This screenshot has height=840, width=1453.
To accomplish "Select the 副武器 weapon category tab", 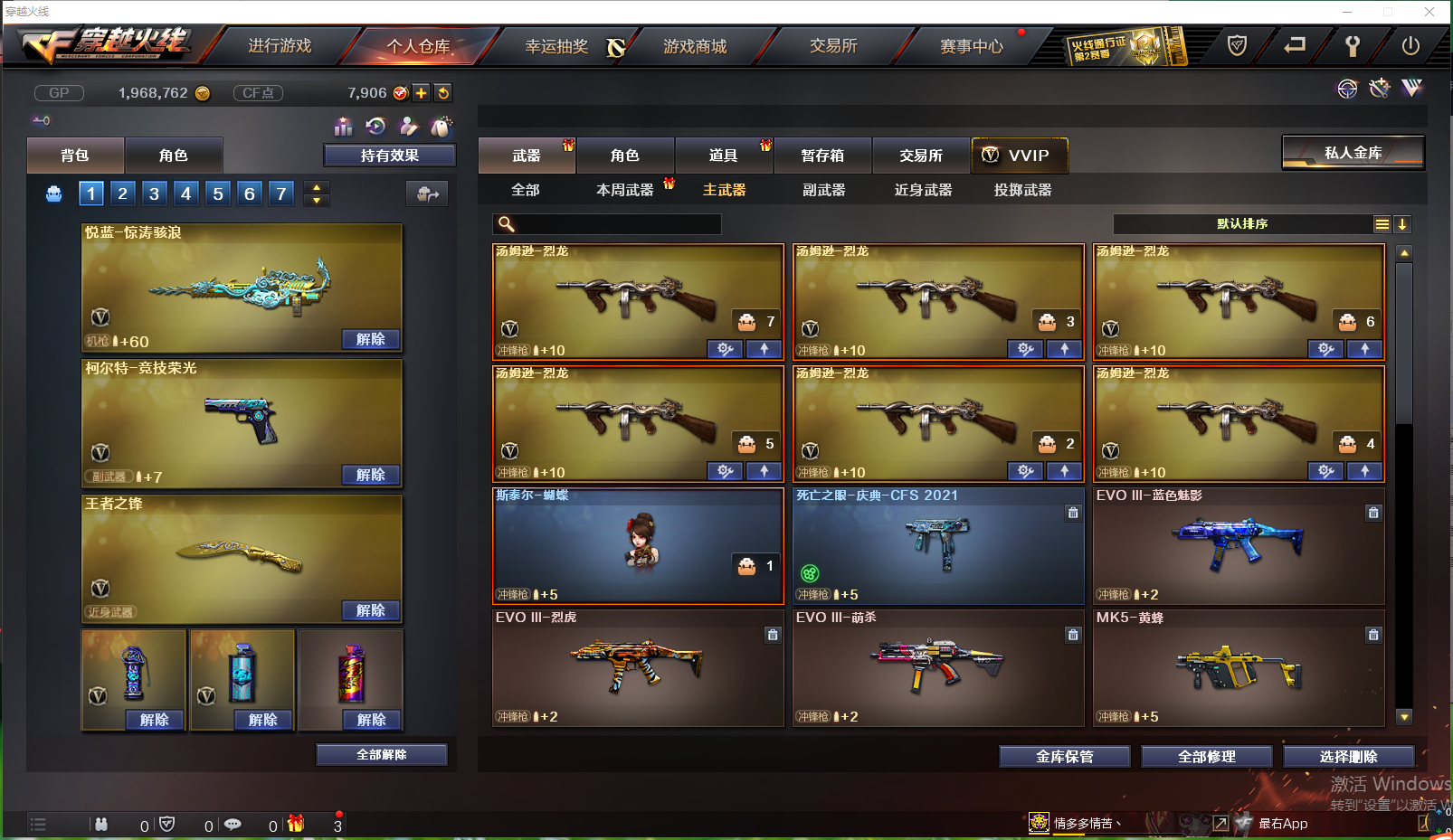I will [x=822, y=190].
